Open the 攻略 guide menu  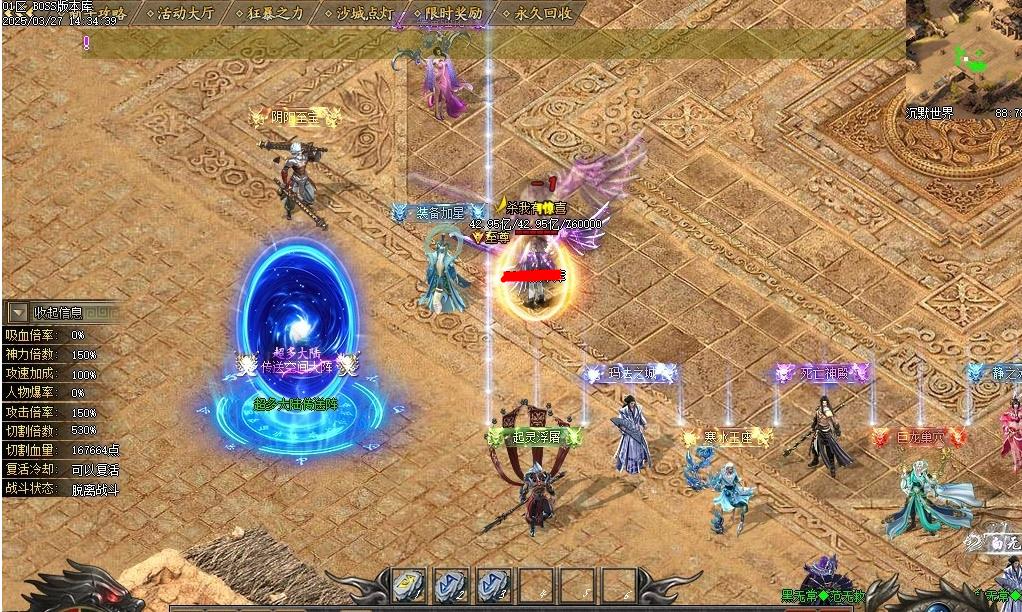(x=110, y=13)
